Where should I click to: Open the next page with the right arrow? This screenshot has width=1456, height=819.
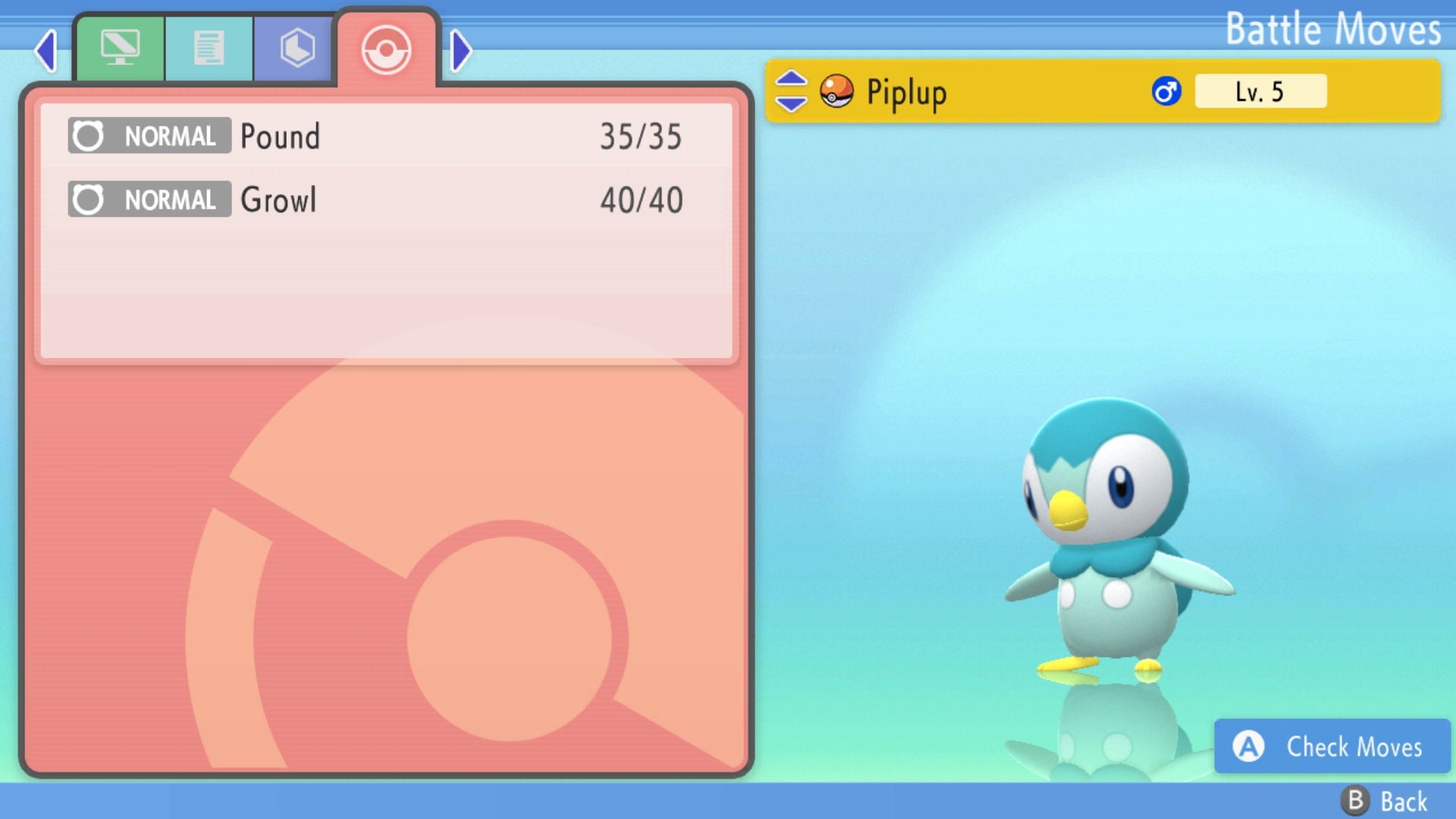click(460, 50)
